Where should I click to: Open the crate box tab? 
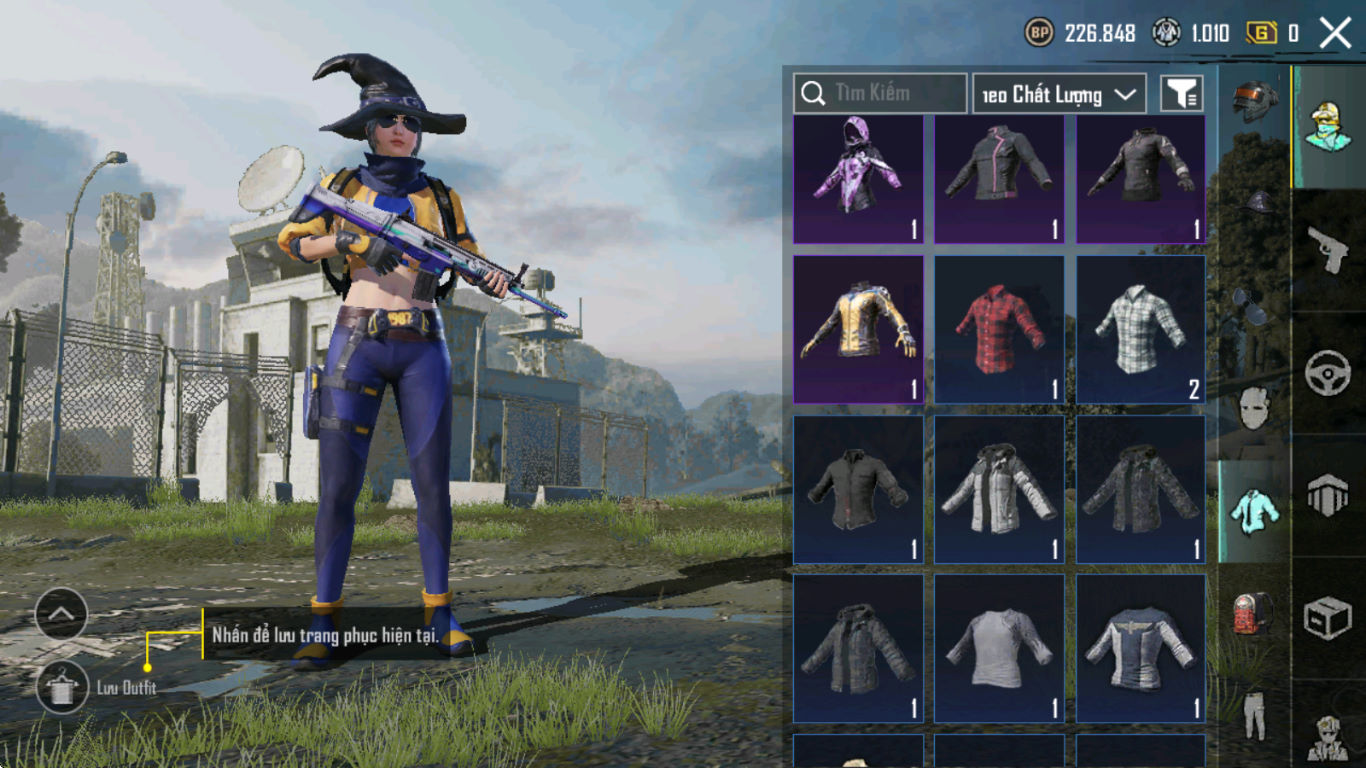tap(1328, 618)
